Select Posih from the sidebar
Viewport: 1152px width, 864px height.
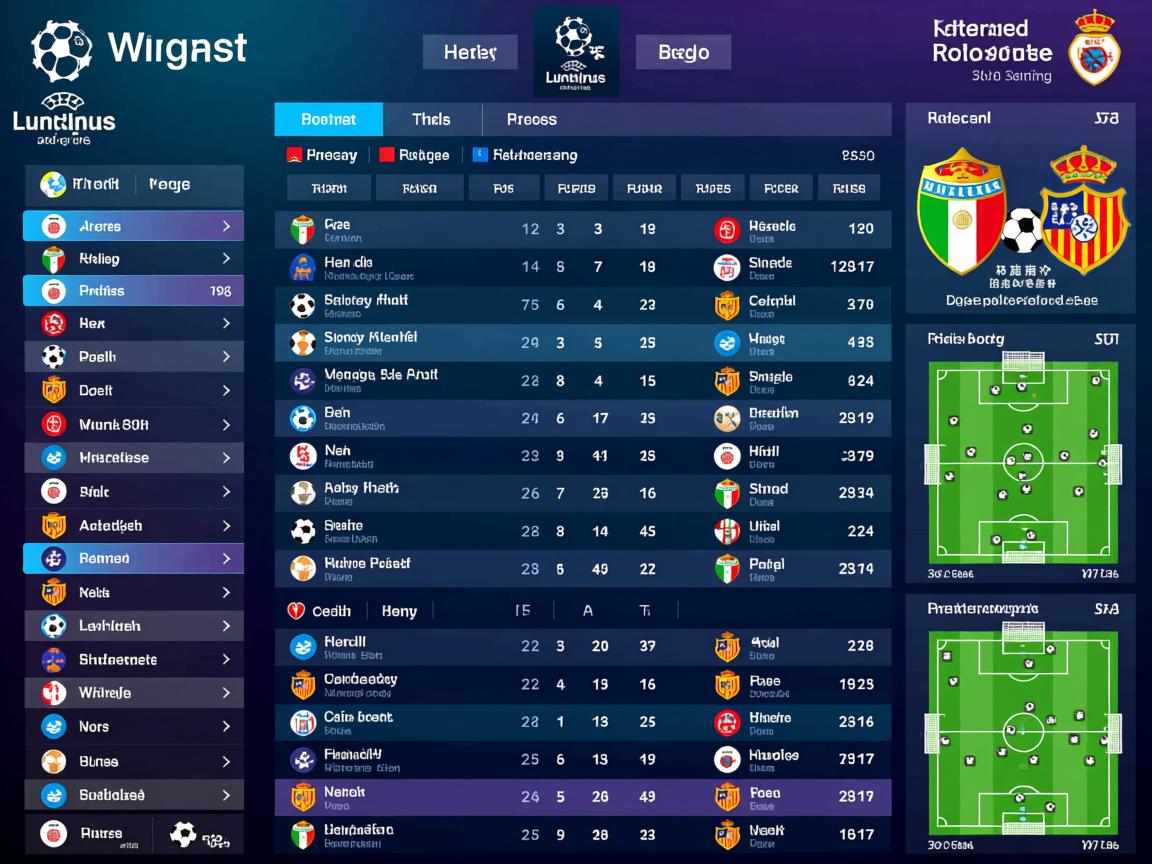133,357
